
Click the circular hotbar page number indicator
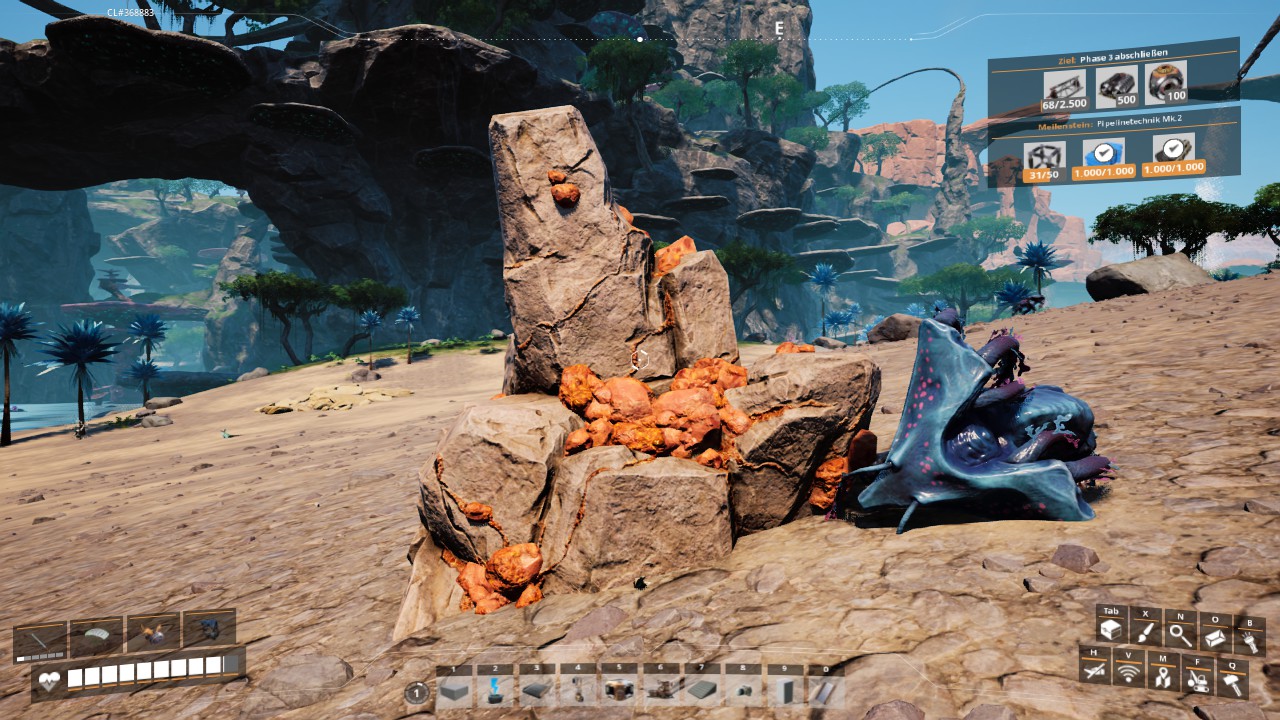click(x=417, y=692)
